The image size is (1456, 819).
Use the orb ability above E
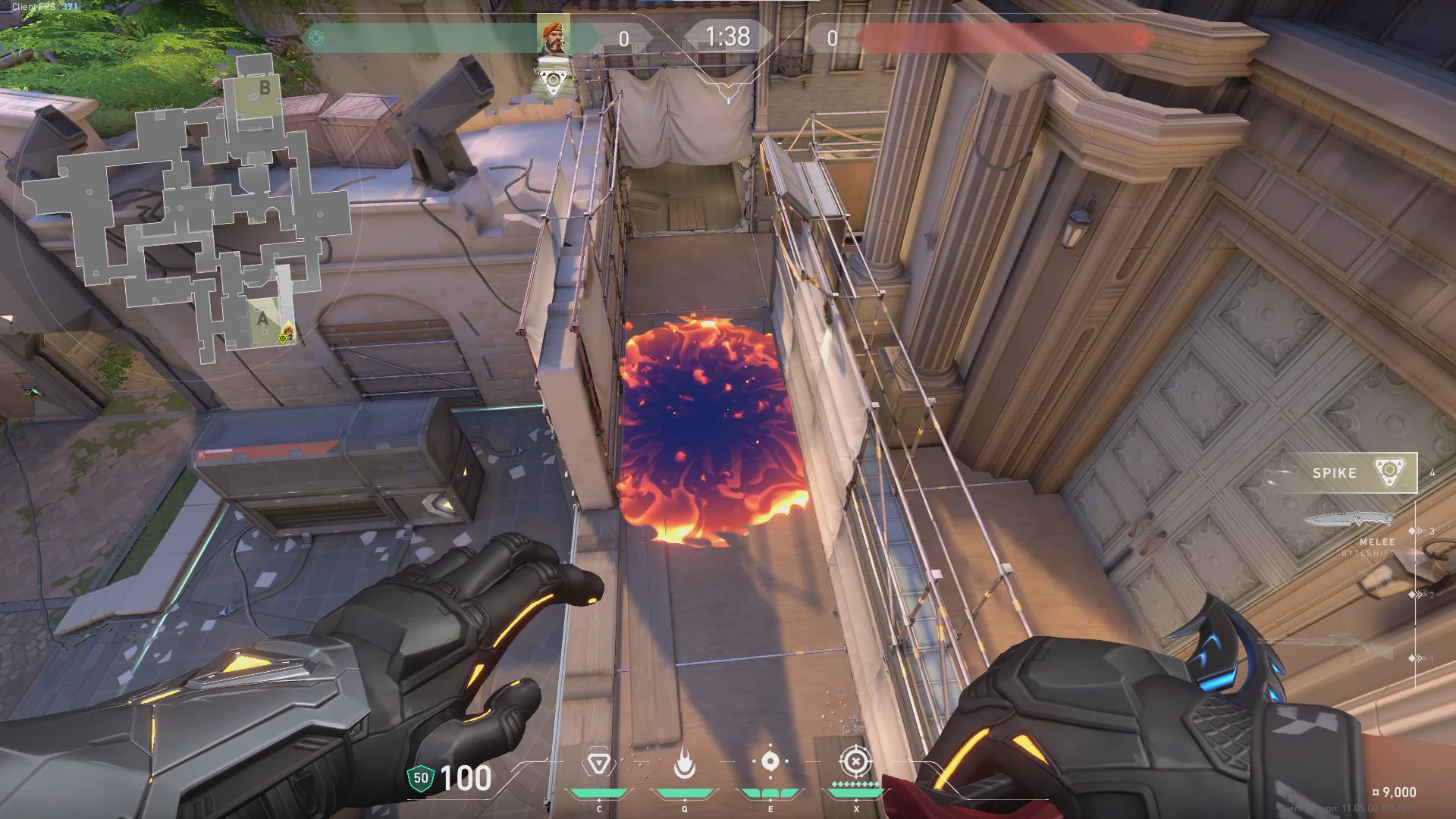pyautogui.click(x=770, y=761)
